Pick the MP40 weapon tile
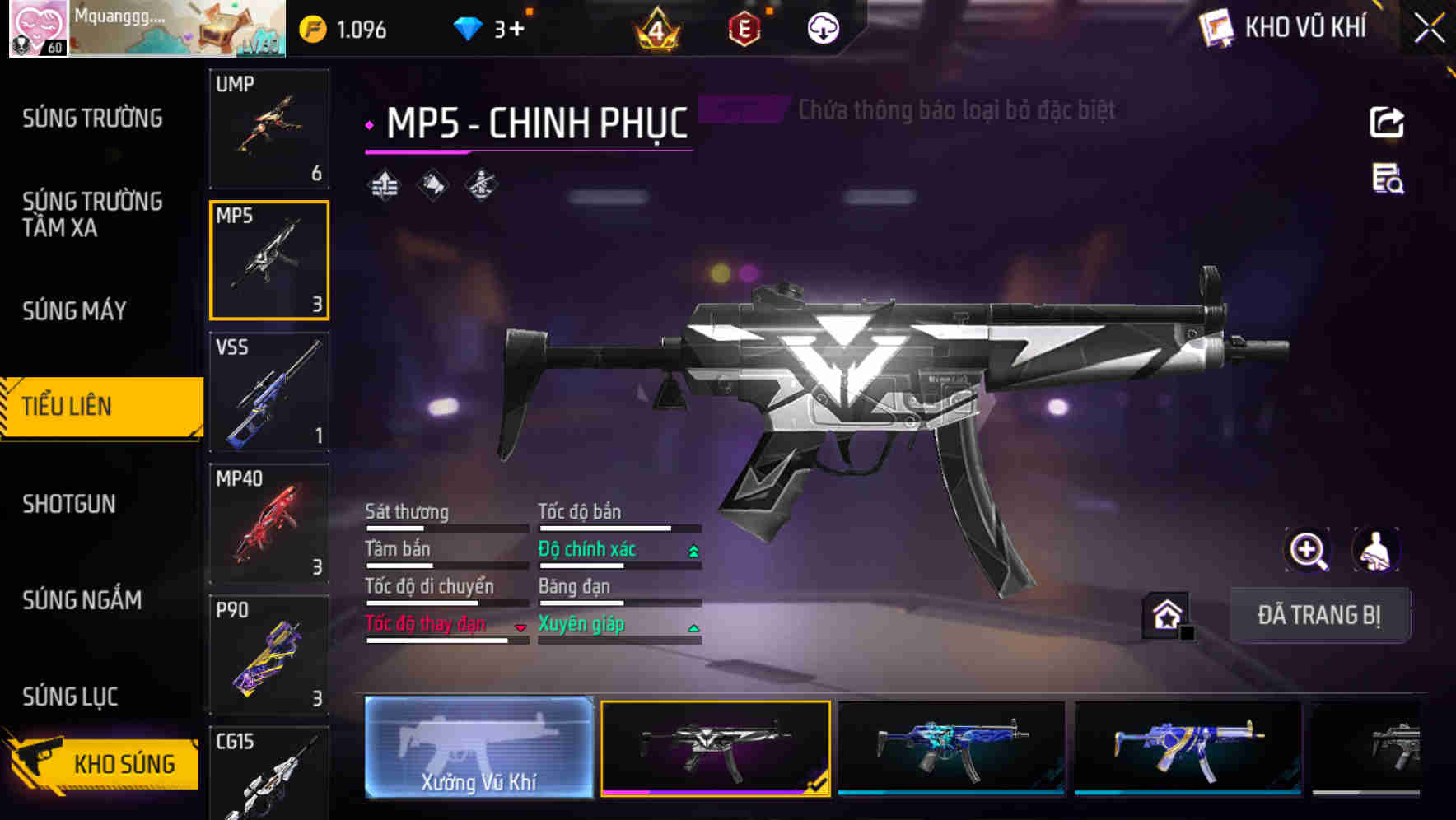 point(269,524)
